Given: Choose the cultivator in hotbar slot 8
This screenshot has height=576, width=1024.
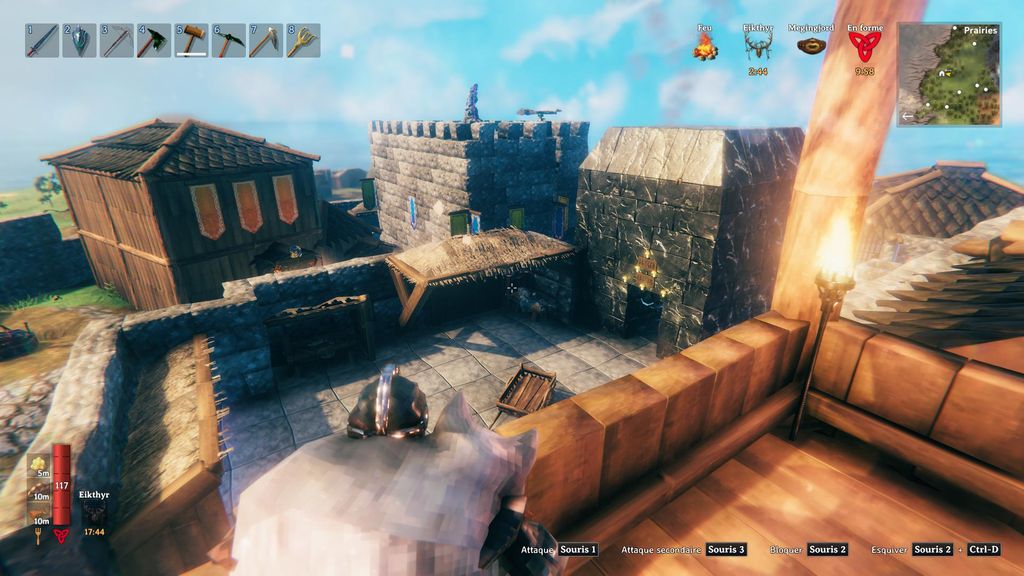Looking at the screenshot, I should (x=303, y=41).
